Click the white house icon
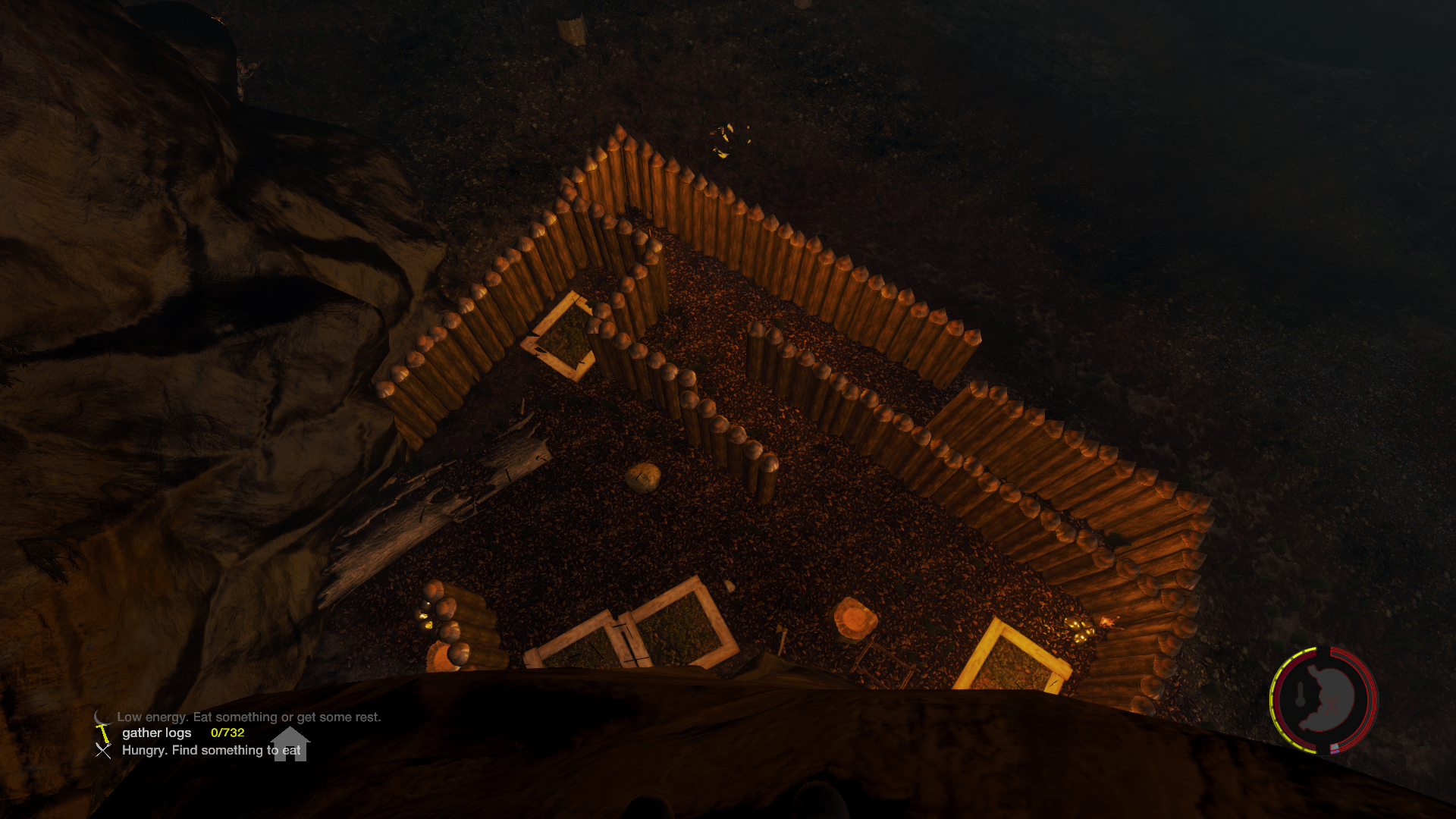The width and height of the screenshot is (1456, 819). pyautogui.click(x=290, y=743)
